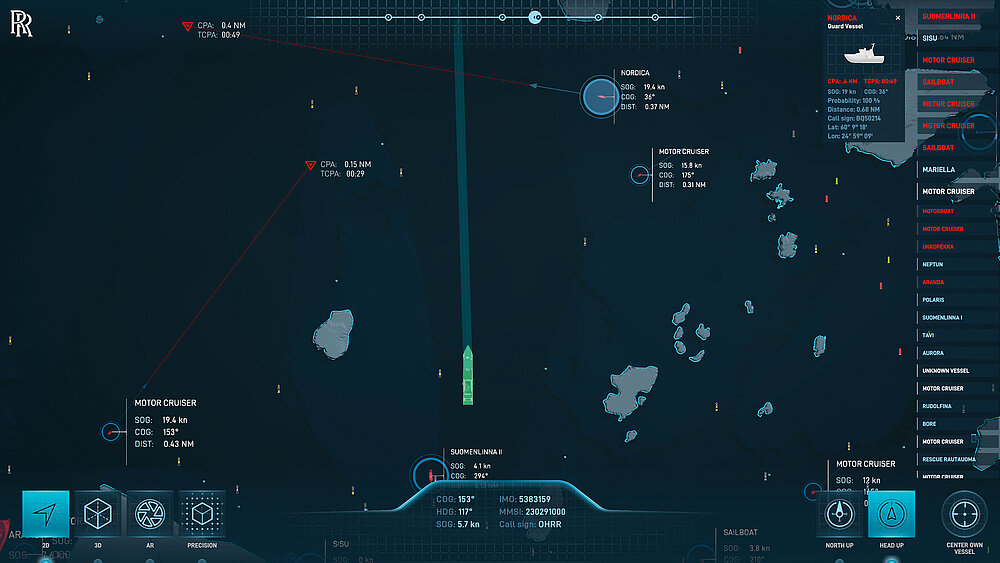Switch to the 3D view mode

click(98, 514)
